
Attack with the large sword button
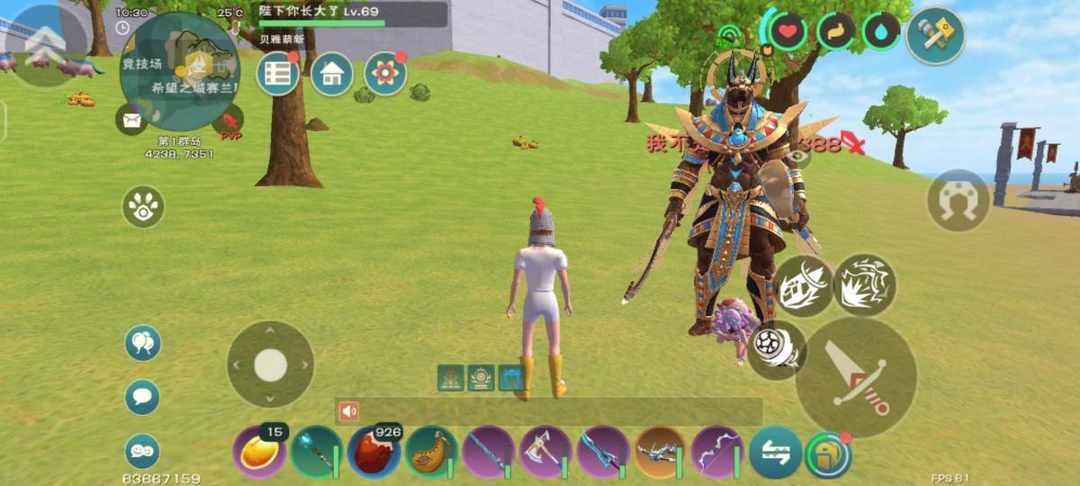point(856,377)
